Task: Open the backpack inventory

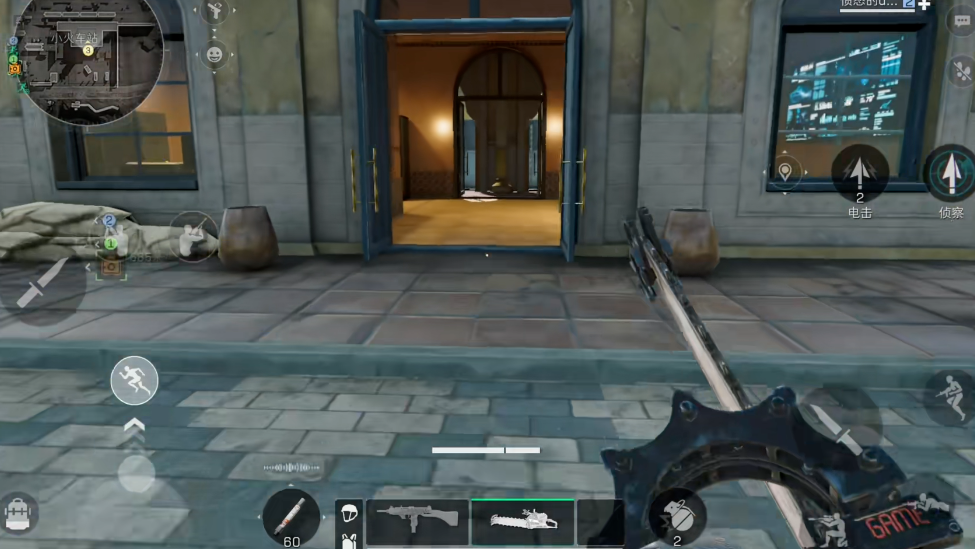Action: pos(19,513)
